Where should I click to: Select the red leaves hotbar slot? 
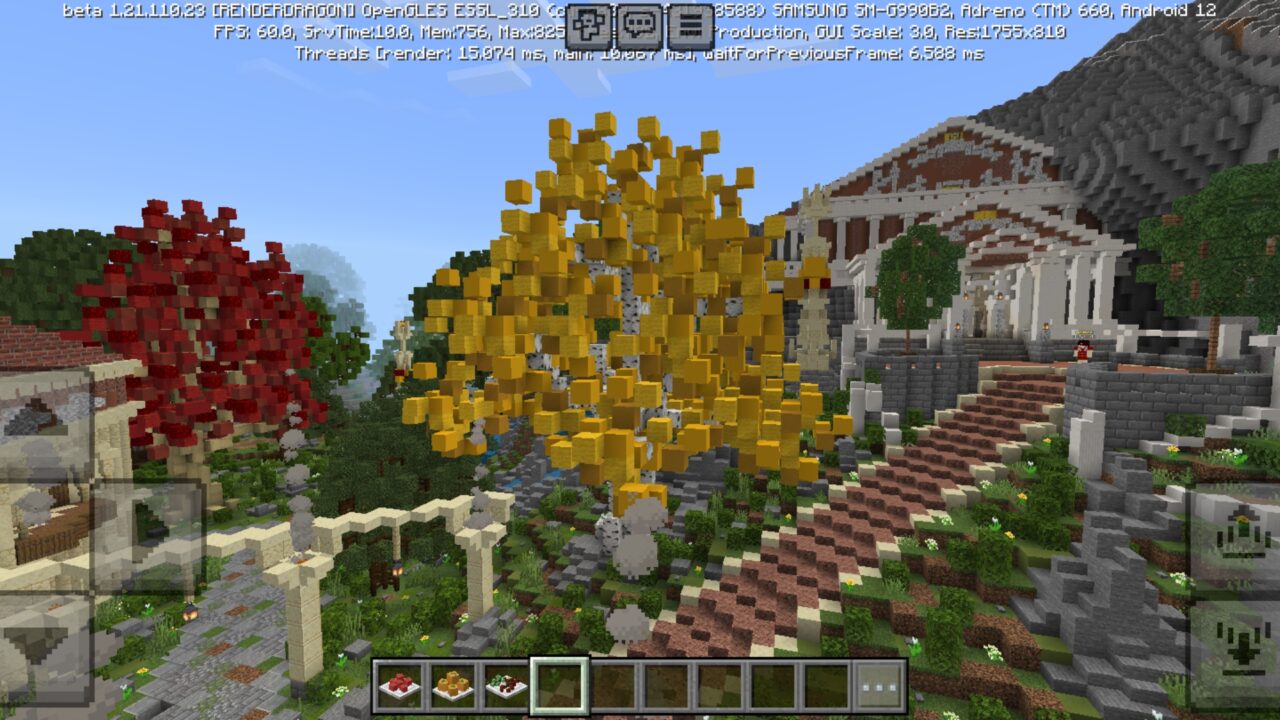[x=400, y=685]
